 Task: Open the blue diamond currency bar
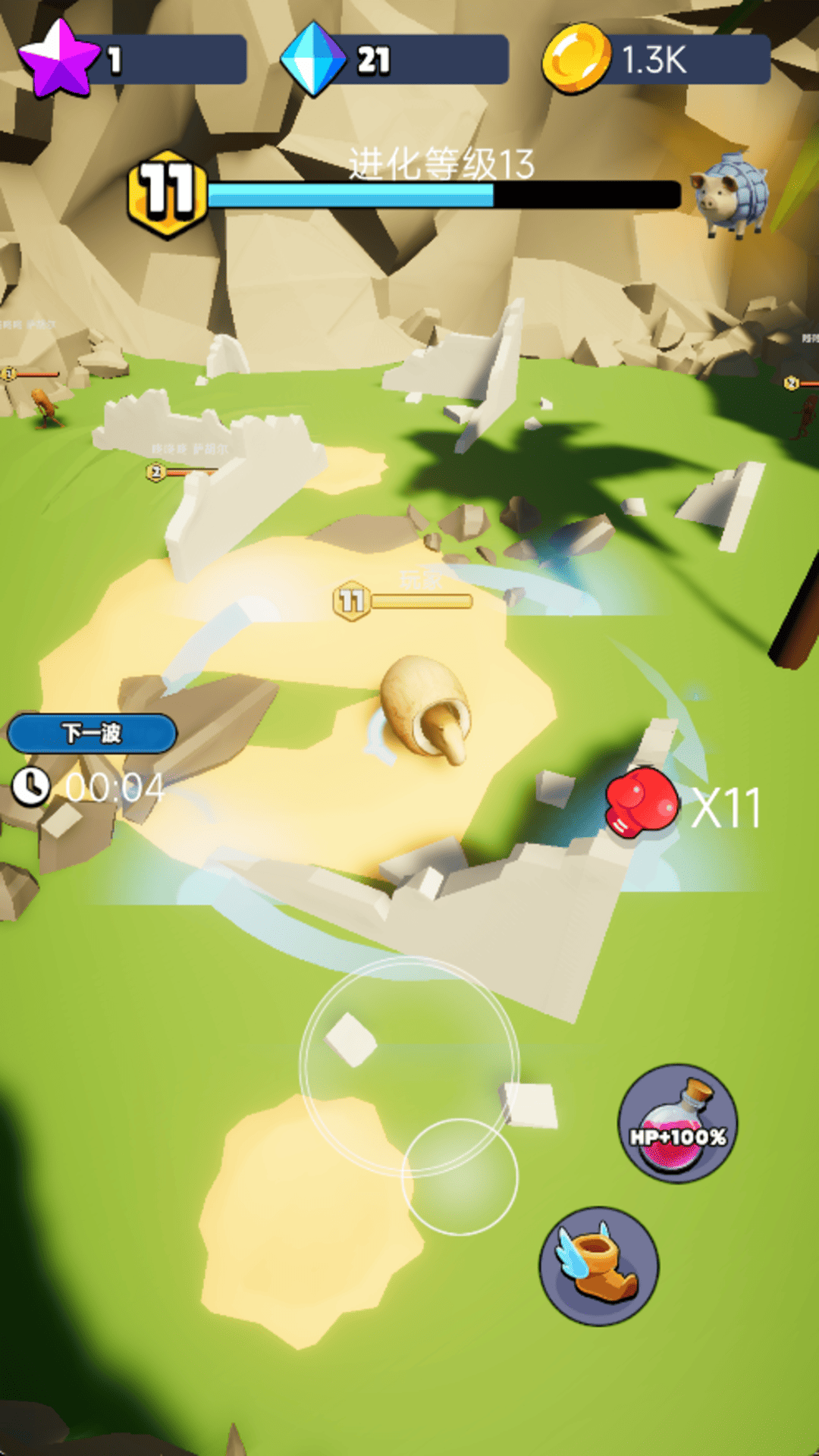pyautogui.click(x=395, y=59)
